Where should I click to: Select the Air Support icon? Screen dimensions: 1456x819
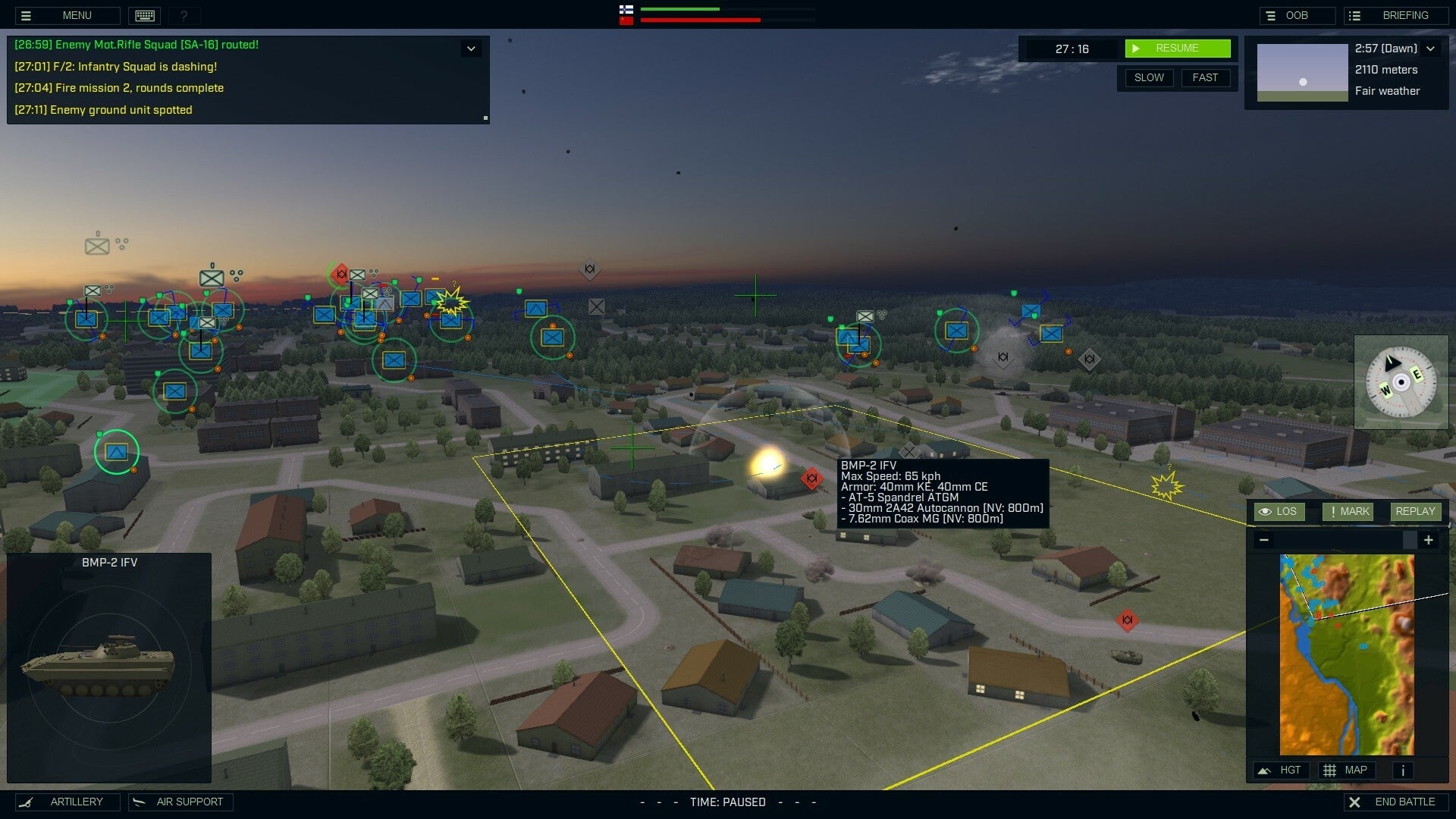tap(180, 802)
